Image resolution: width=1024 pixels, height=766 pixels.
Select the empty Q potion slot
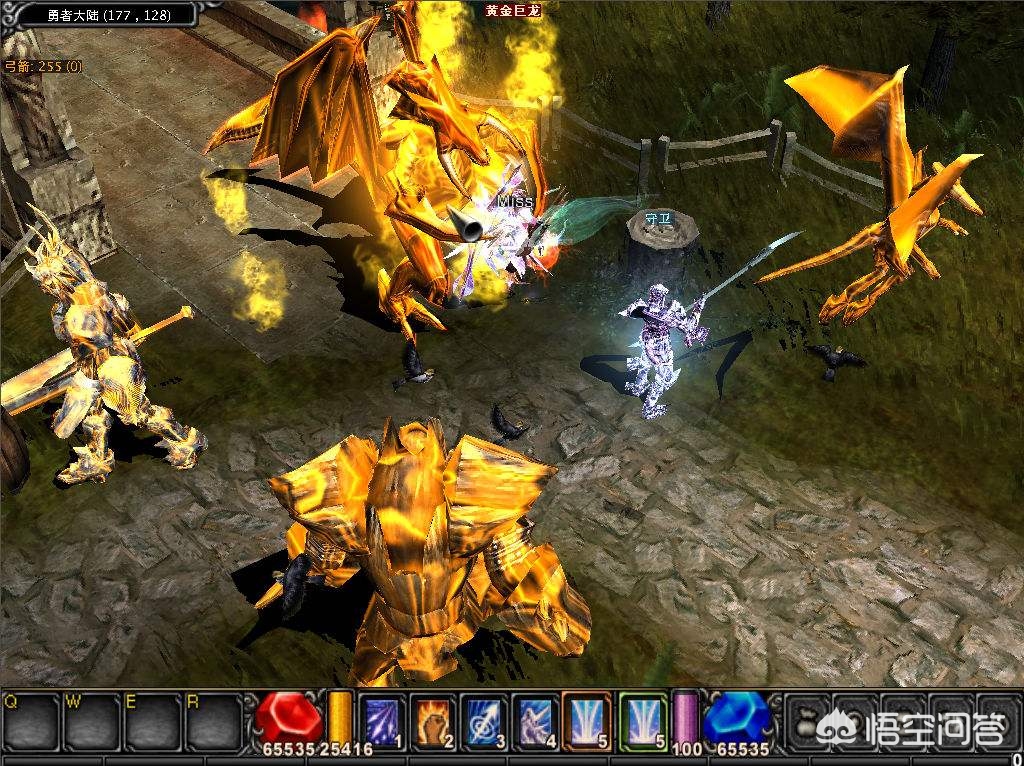(30, 721)
